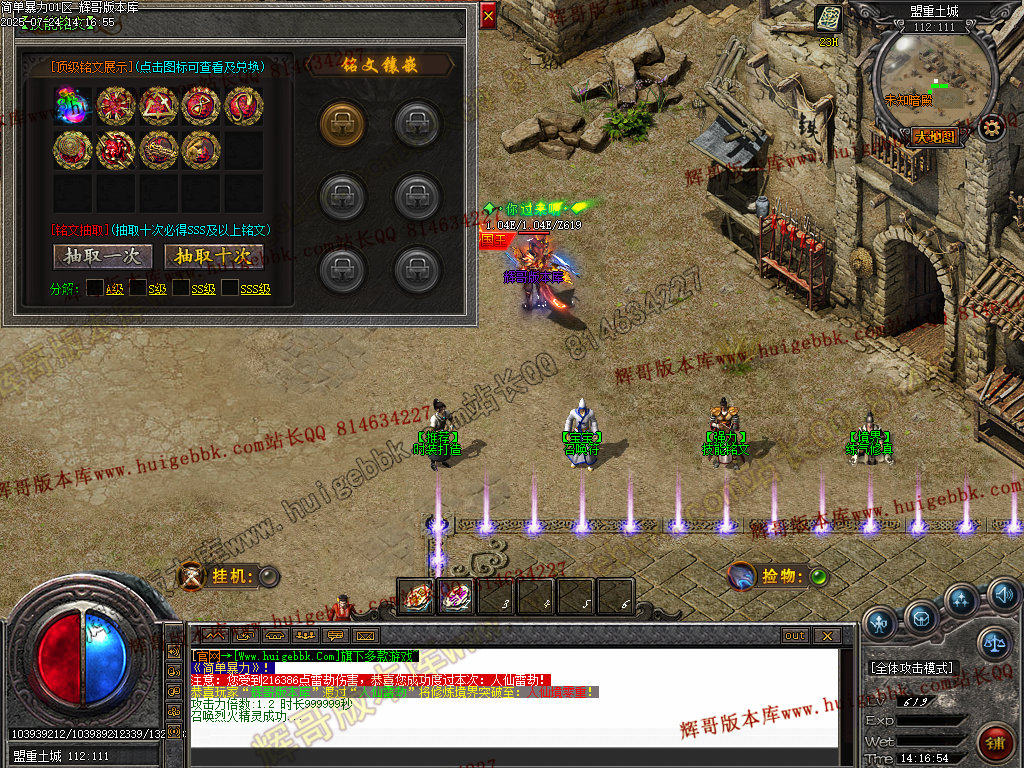The image size is (1024, 768).
Task: Click the out button on chat bar
Action: point(795,635)
